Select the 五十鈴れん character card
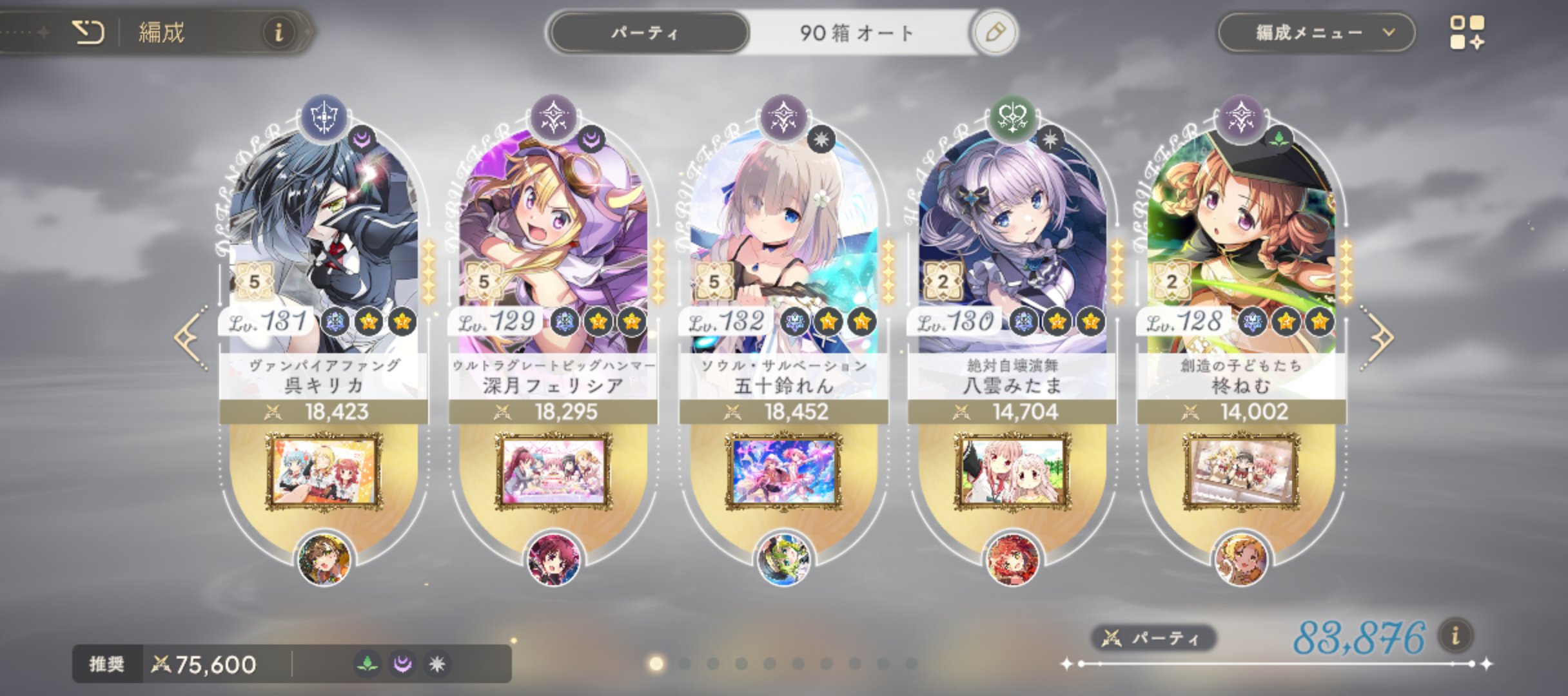 pyautogui.click(x=783, y=245)
